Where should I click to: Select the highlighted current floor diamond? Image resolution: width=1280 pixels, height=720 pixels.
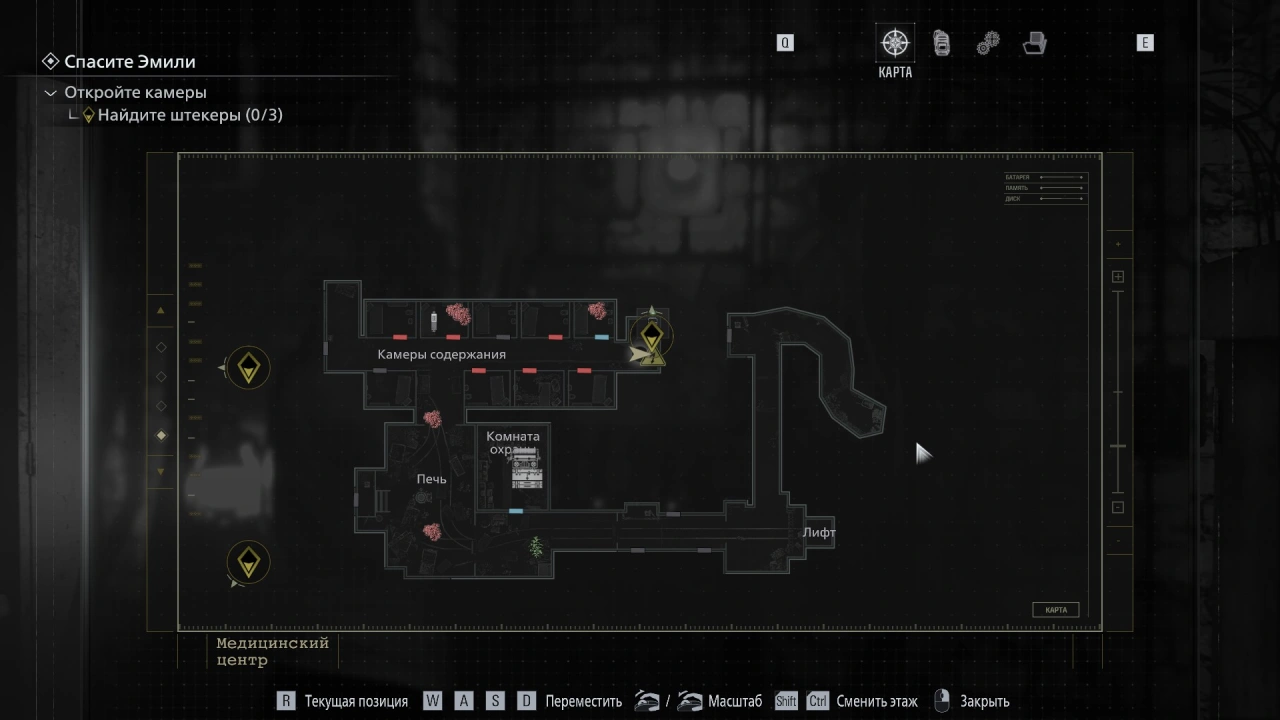(x=161, y=435)
